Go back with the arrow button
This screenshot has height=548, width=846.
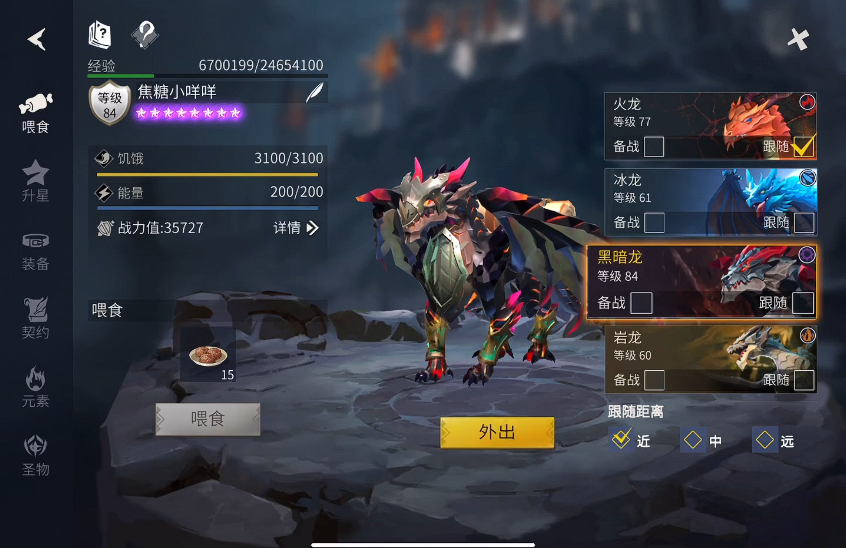[x=37, y=39]
